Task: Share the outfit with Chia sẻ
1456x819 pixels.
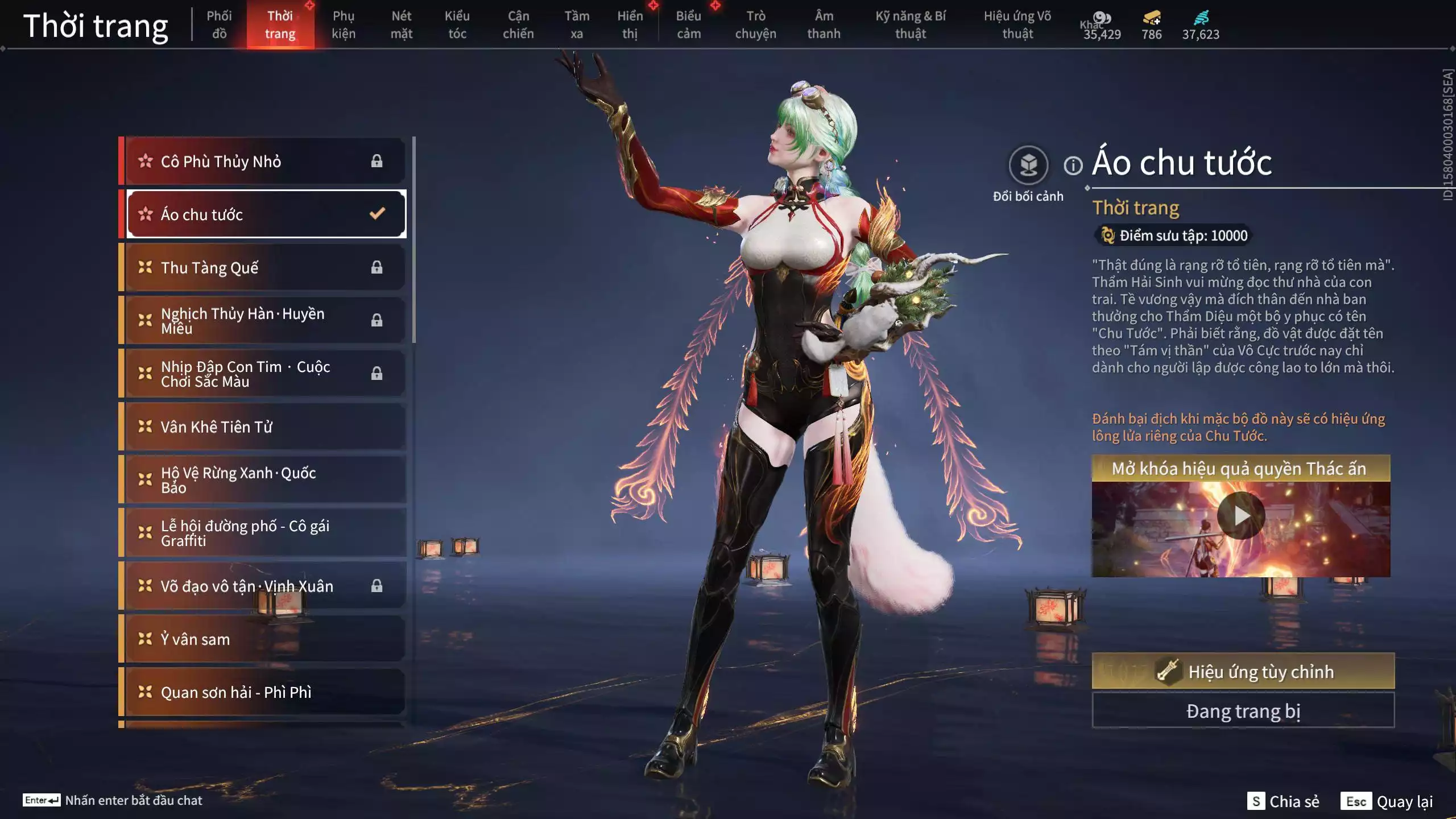Action: pos(1283,801)
